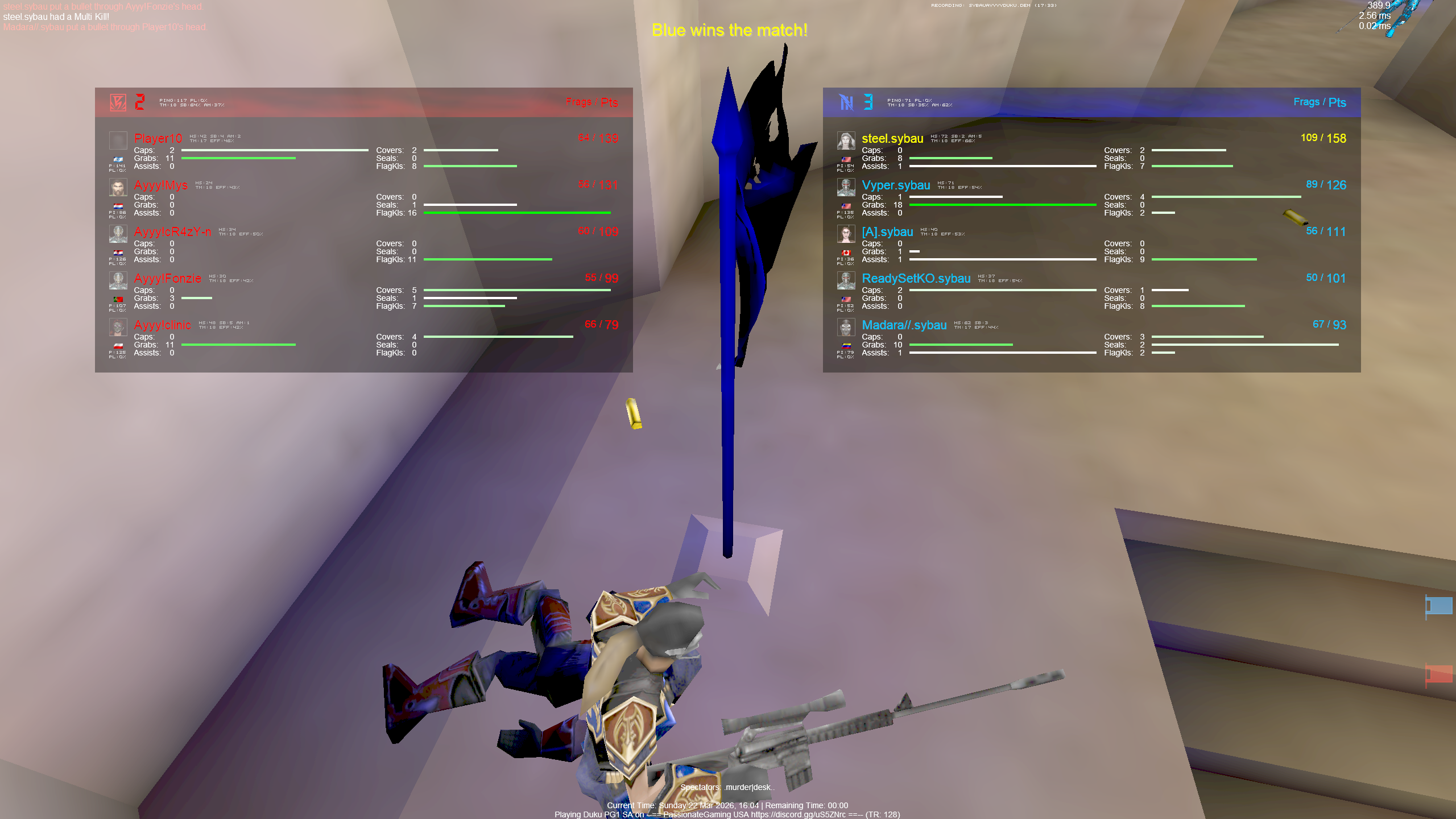
Task: Select the Frags / Pts header on blue scoreboard
Action: pyautogui.click(x=1319, y=102)
